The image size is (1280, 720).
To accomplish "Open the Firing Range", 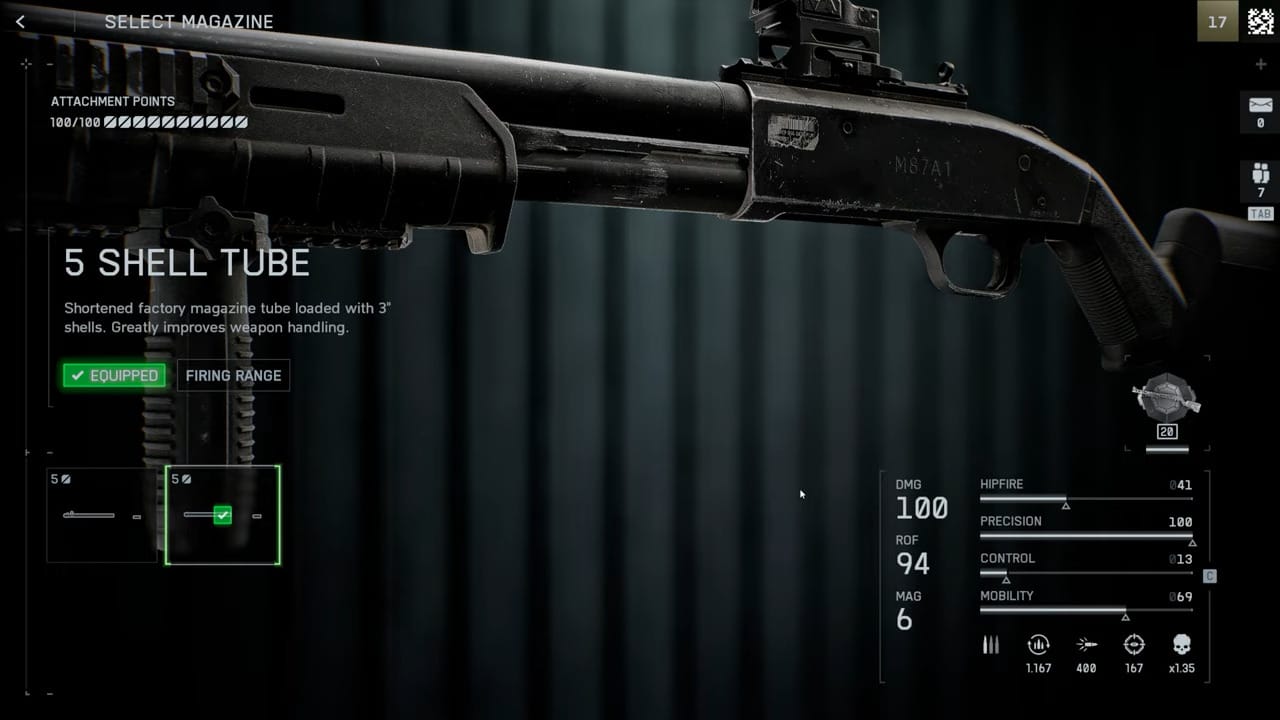I will tap(233, 375).
